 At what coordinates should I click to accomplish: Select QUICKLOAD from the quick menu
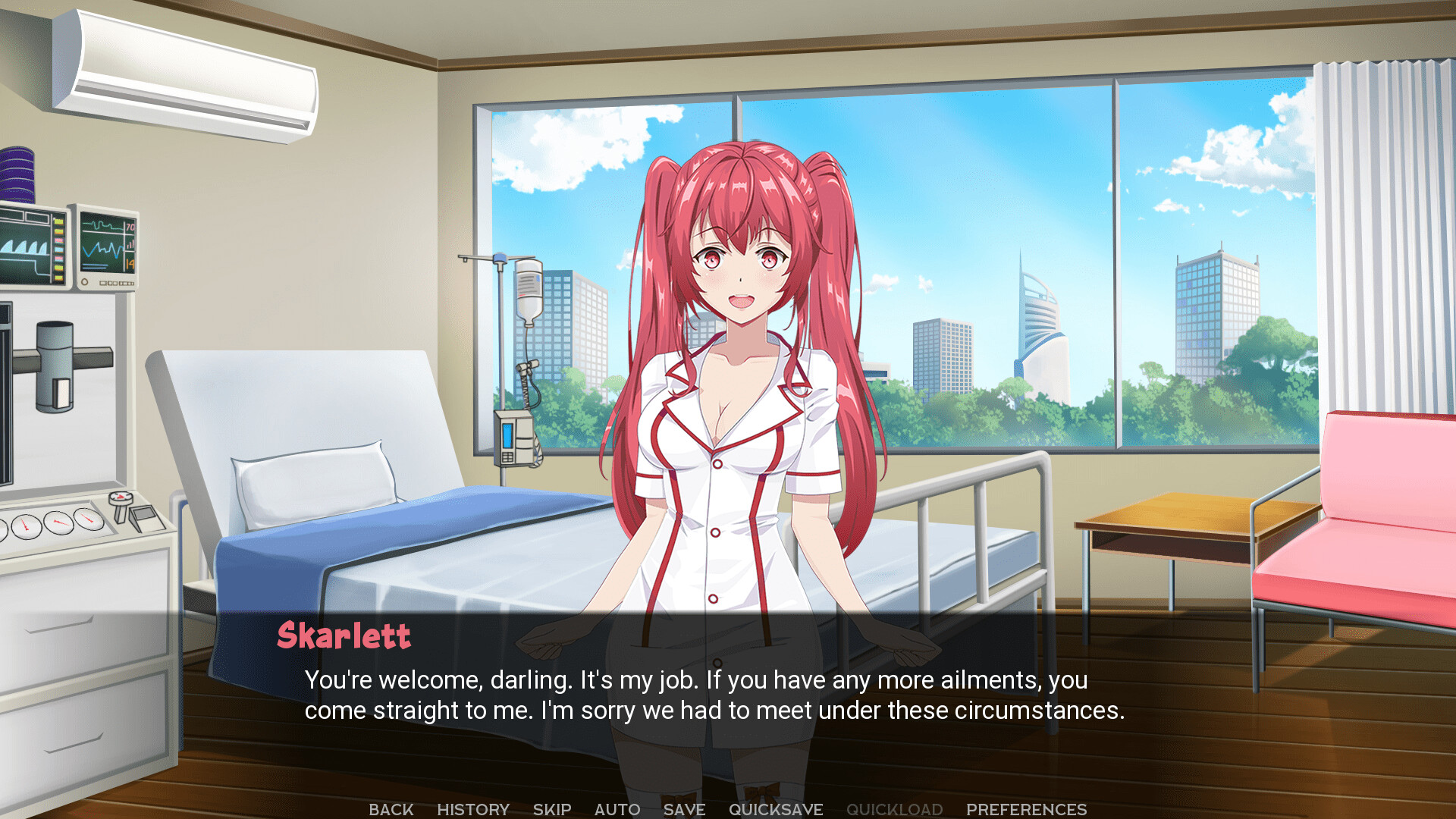click(x=895, y=808)
